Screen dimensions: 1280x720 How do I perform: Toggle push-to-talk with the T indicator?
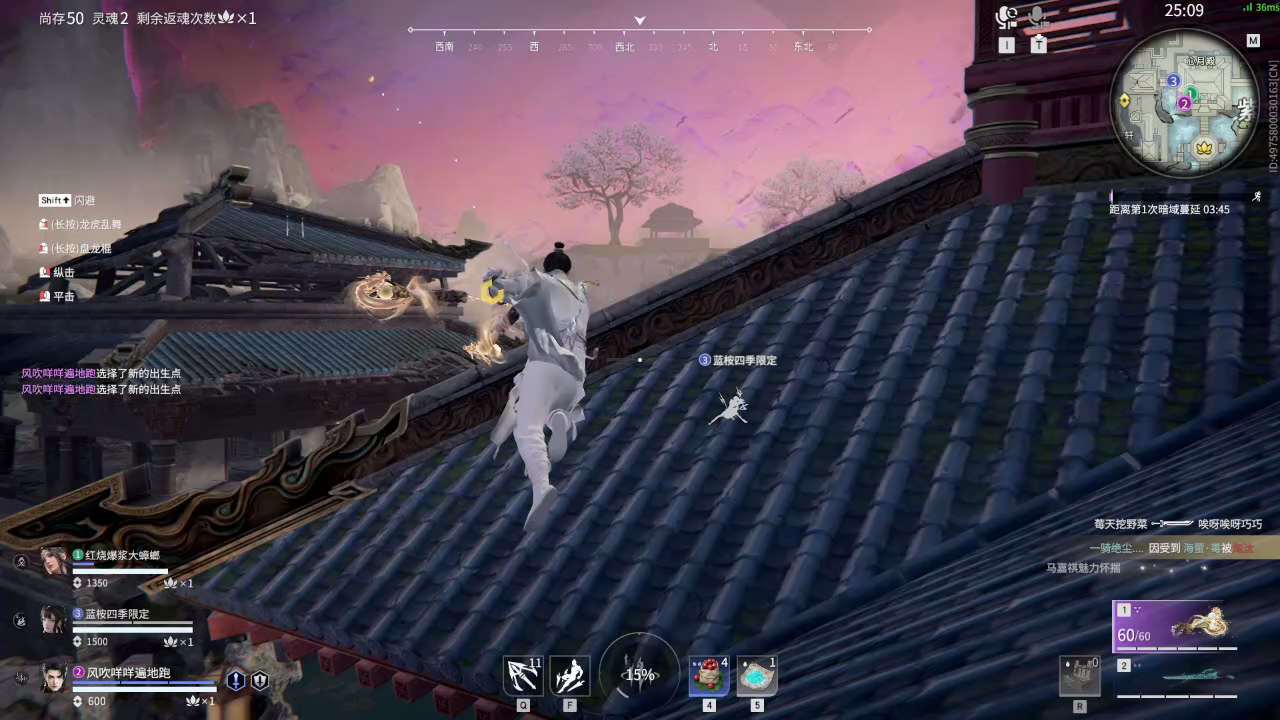click(x=1038, y=45)
